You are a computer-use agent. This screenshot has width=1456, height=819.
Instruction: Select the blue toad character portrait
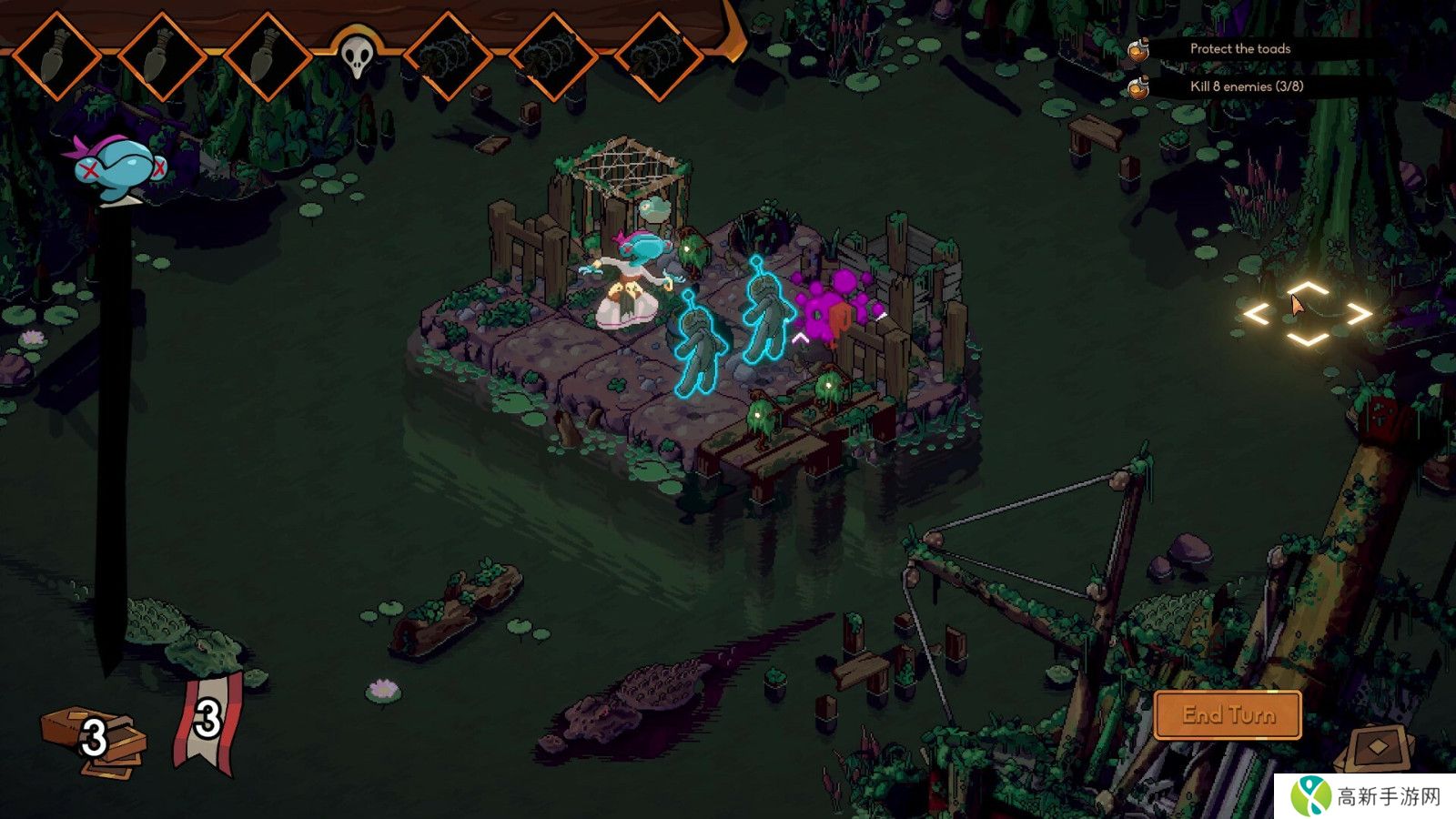[x=117, y=168]
